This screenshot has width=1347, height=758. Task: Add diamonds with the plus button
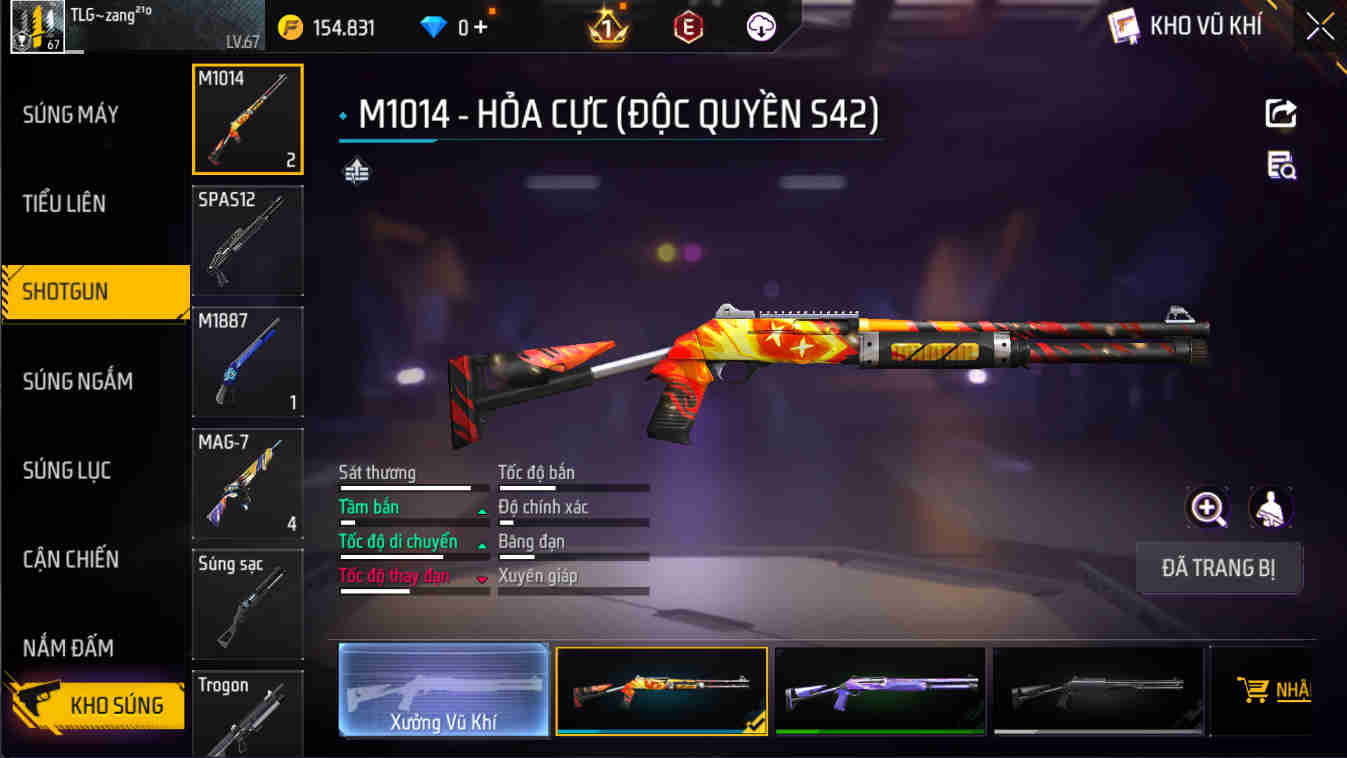point(481,27)
